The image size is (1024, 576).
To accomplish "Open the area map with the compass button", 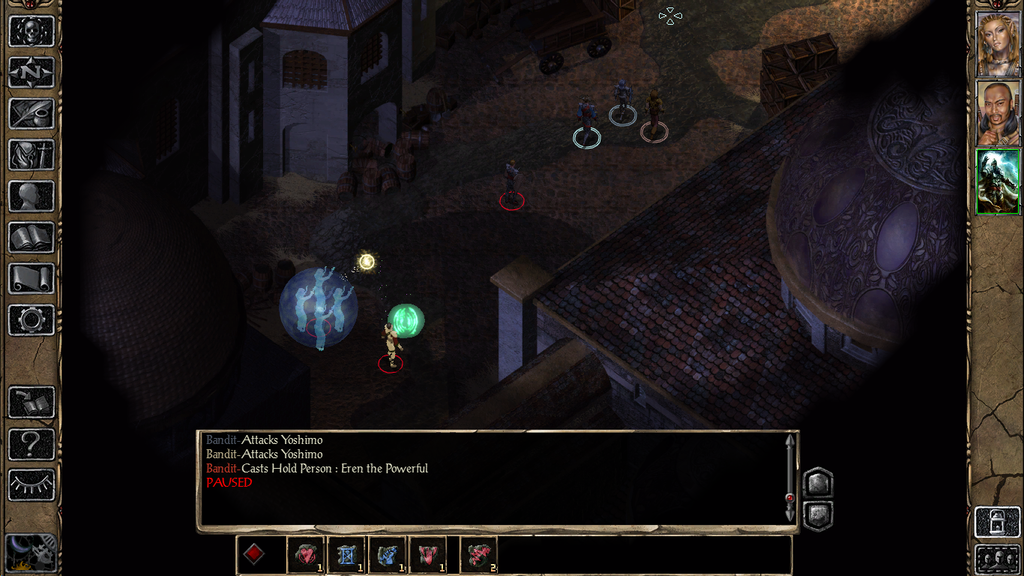I will pos(31,72).
